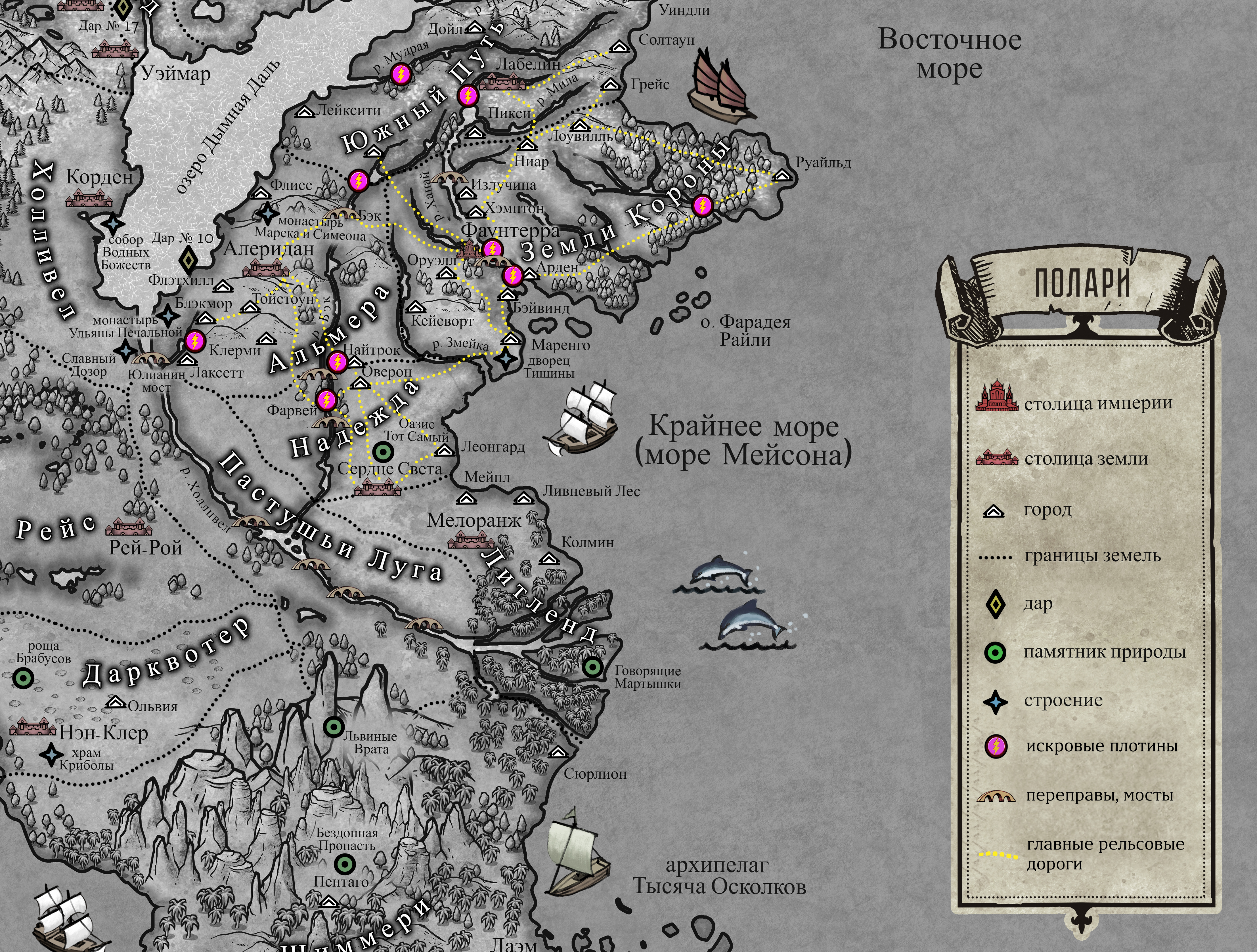This screenshot has width=1257, height=952.
Task: Click the роща Брабусов green marker
Action: pyautogui.click(x=23, y=678)
